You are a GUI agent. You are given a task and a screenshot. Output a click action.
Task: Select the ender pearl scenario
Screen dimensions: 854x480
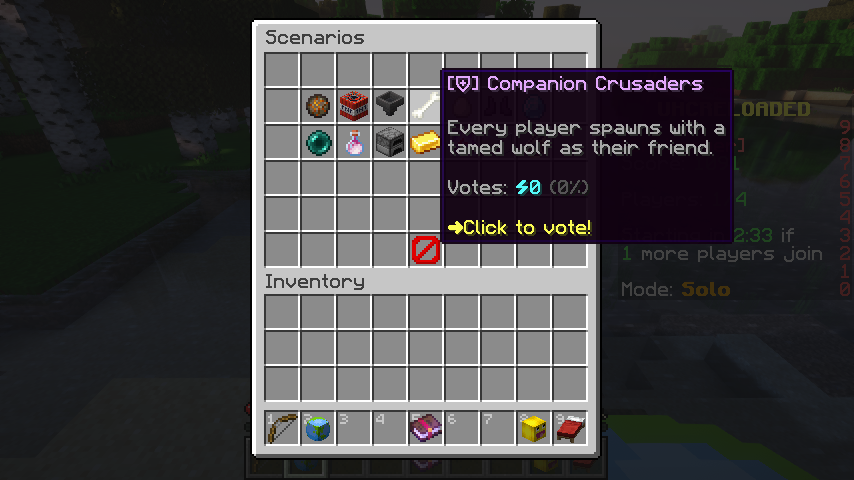click(x=318, y=142)
